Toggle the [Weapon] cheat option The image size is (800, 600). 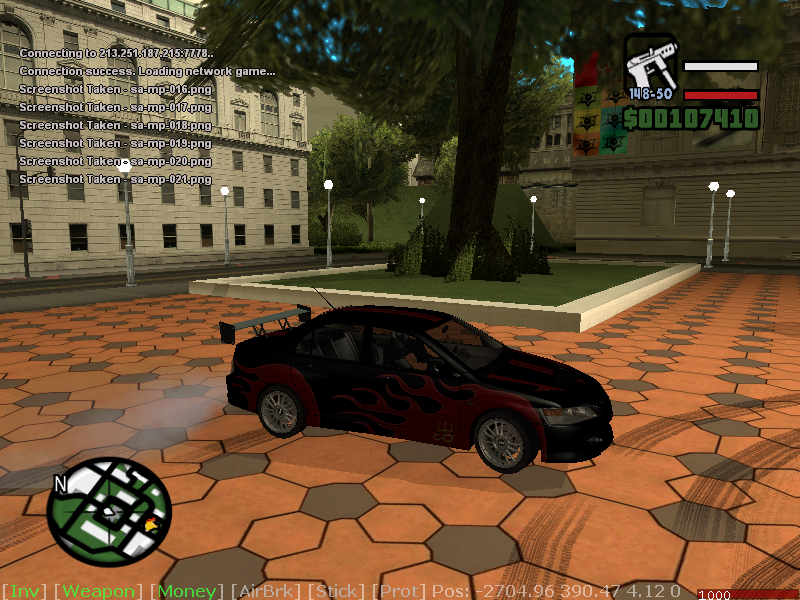(98, 591)
